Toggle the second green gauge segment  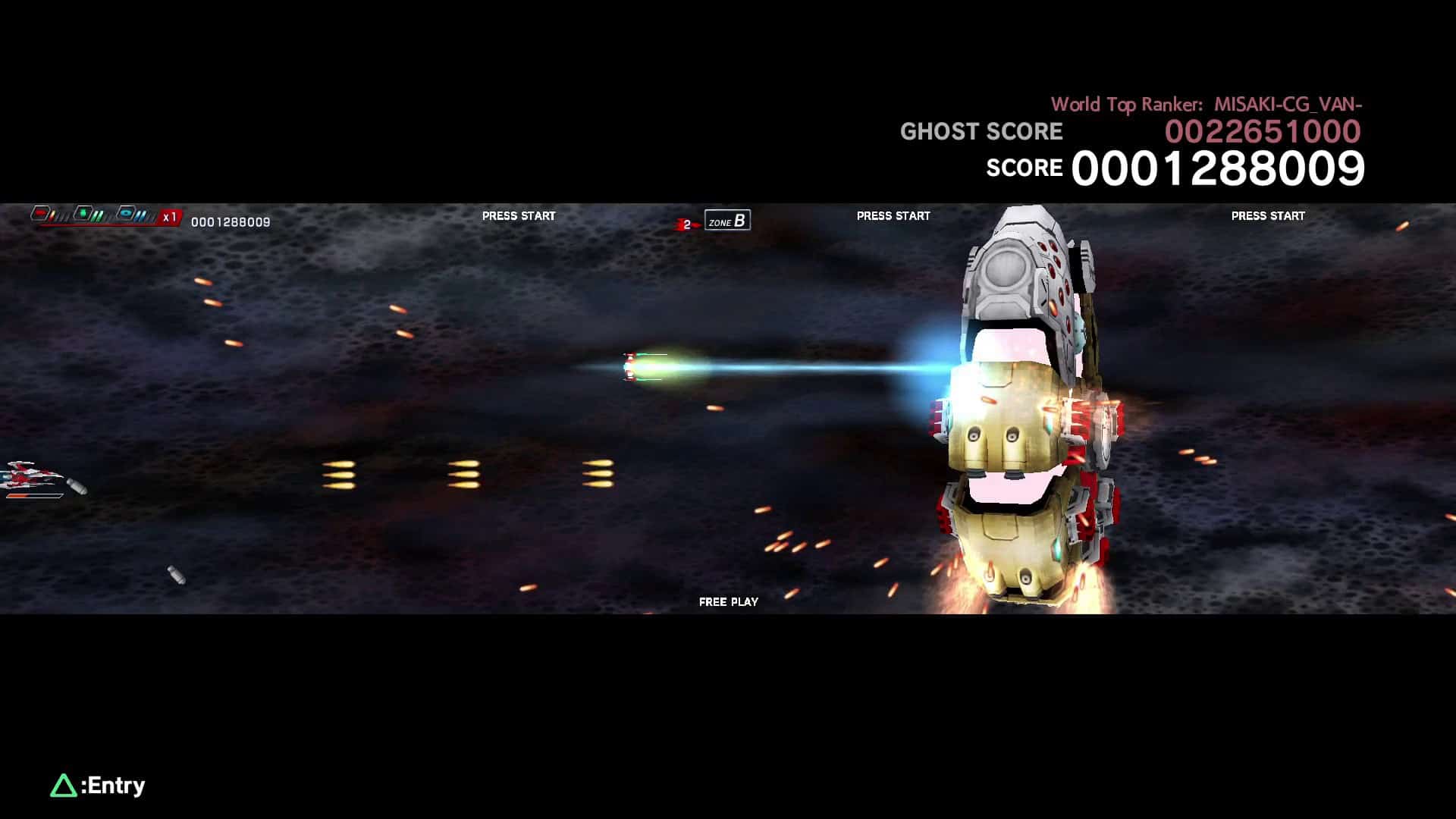pyautogui.click(x=101, y=215)
